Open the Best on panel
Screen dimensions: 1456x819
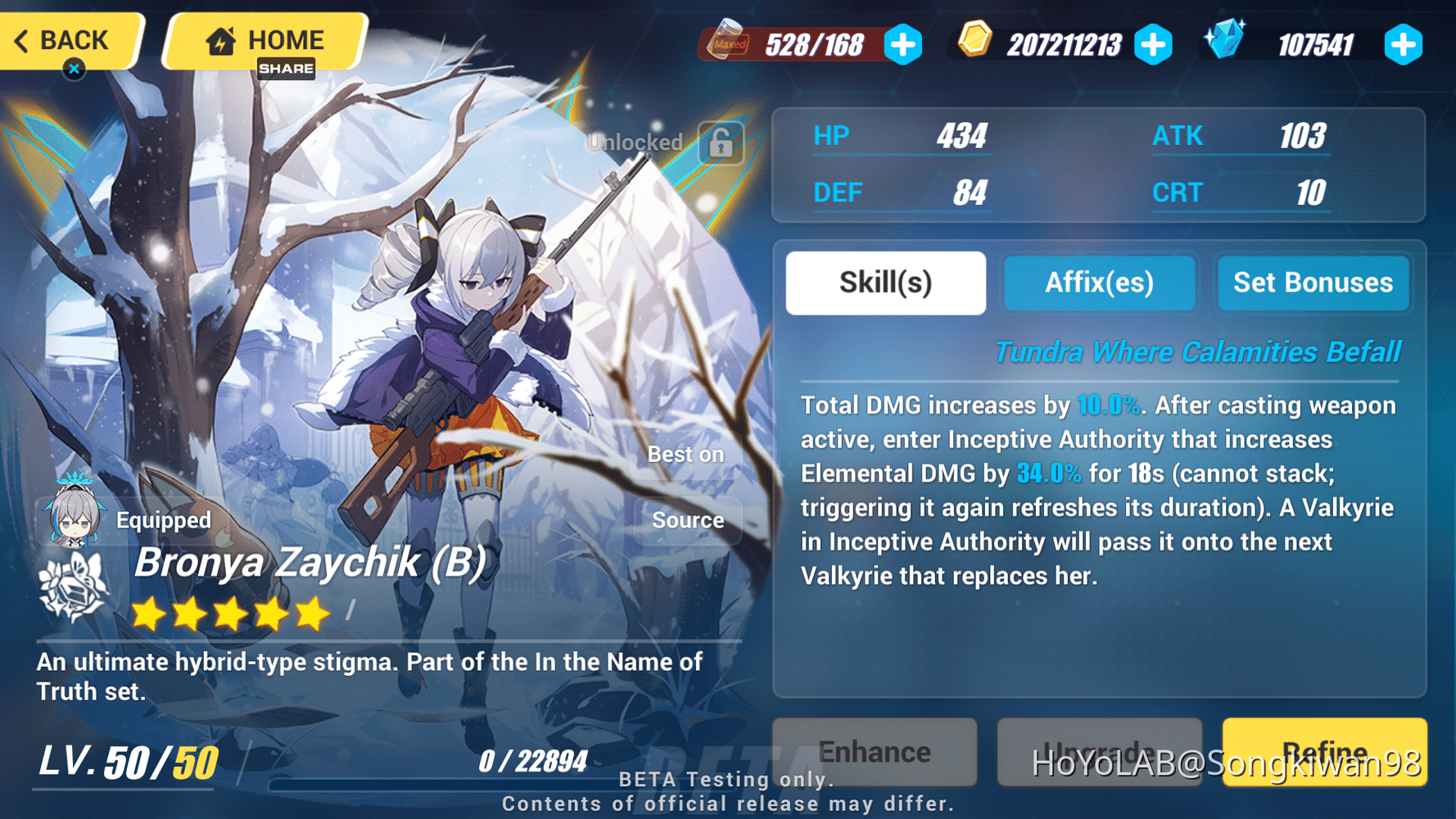coord(685,454)
